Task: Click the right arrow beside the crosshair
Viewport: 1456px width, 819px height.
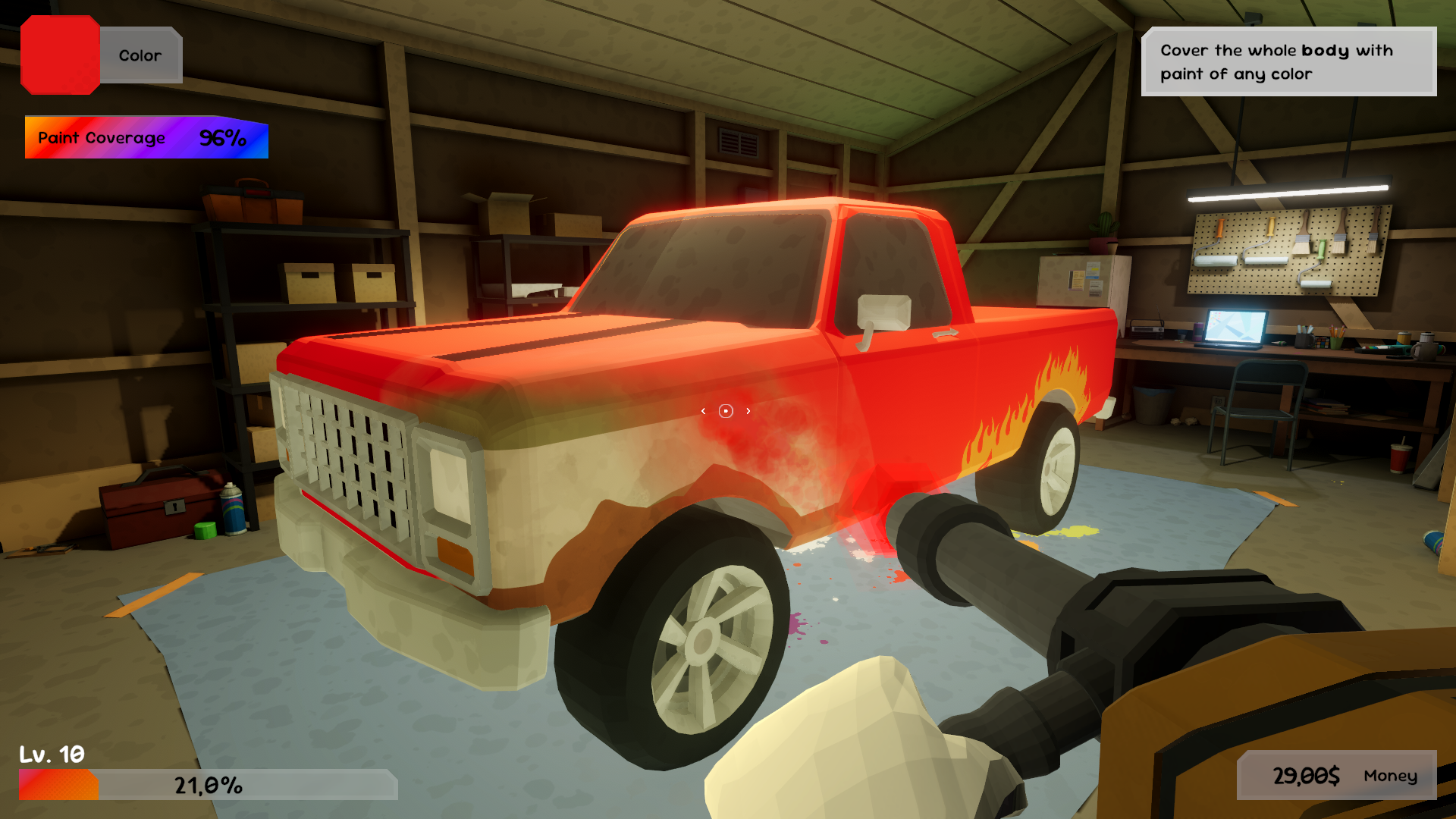Action: click(748, 409)
